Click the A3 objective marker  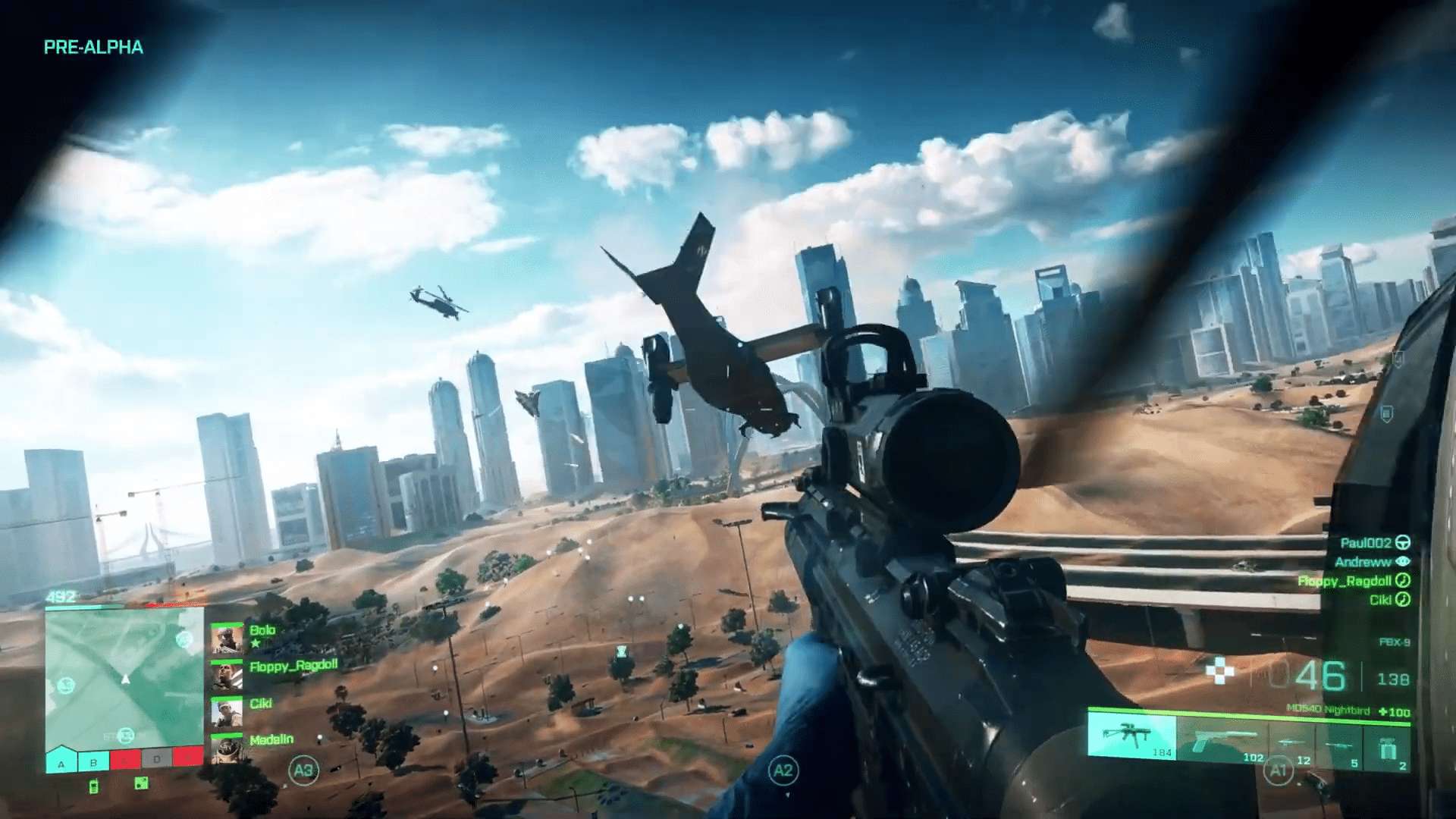303,770
